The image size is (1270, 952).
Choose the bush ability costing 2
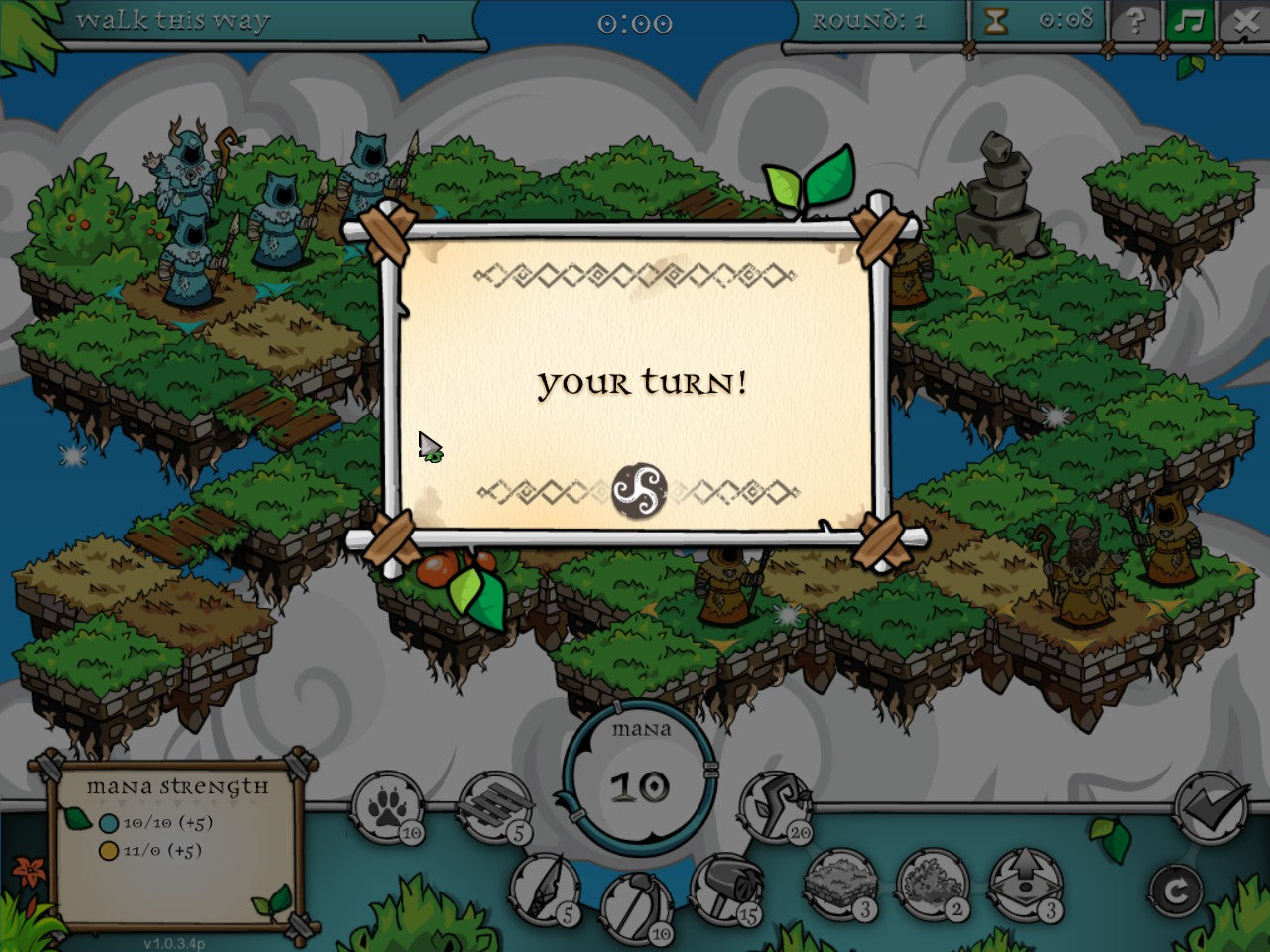tap(933, 885)
